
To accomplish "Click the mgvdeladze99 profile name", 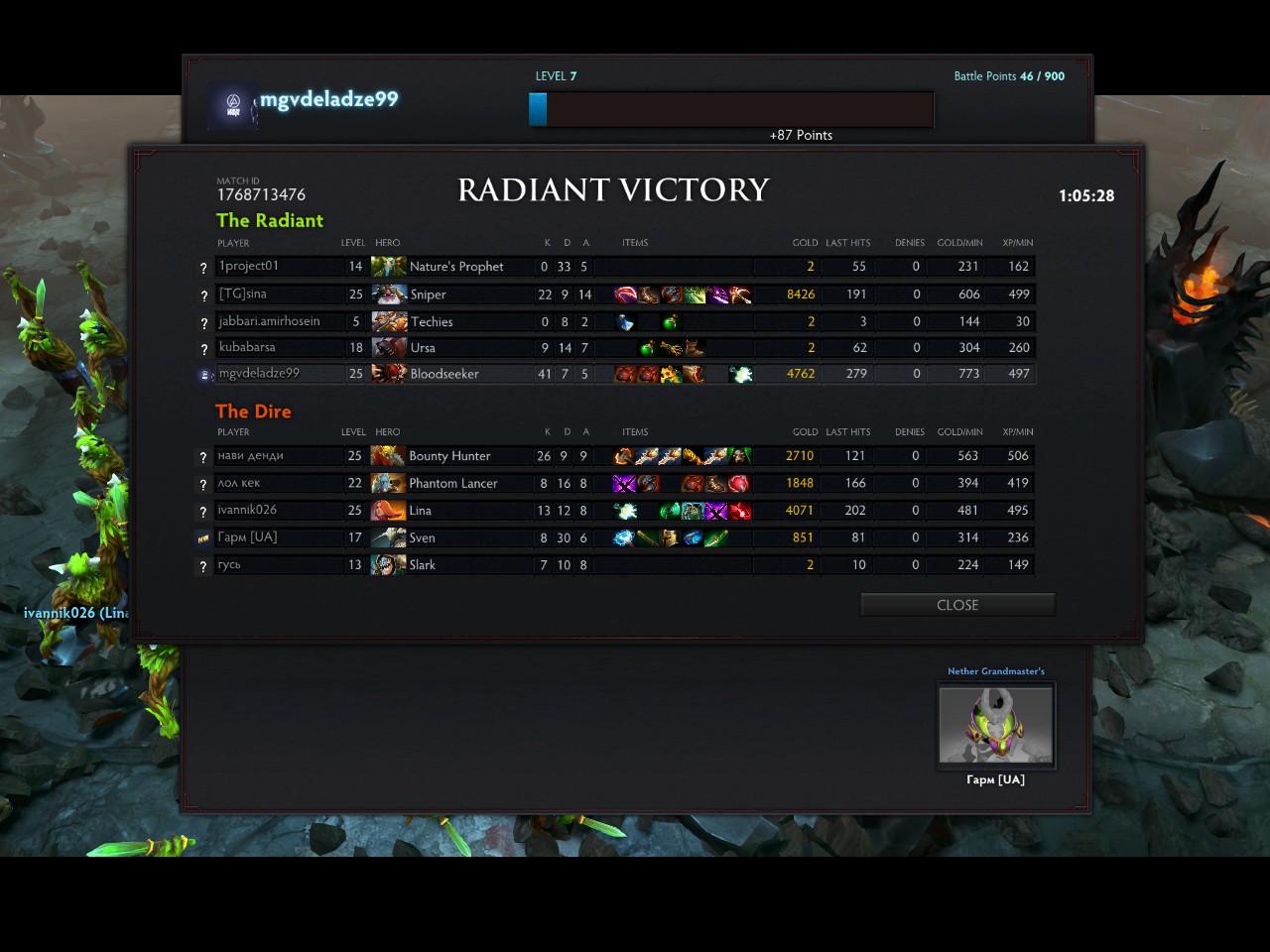I will tap(329, 99).
